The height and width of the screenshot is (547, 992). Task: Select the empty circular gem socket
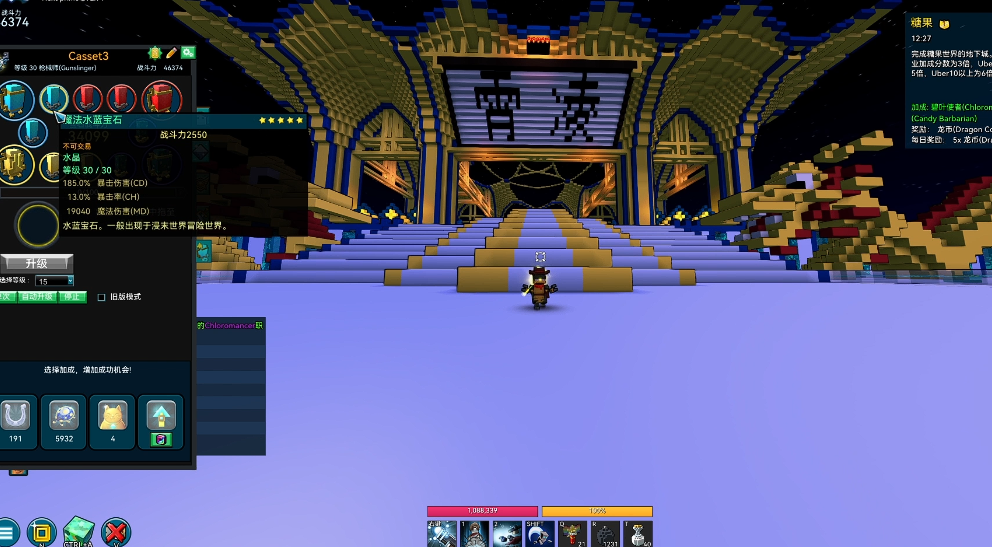click(38, 225)
